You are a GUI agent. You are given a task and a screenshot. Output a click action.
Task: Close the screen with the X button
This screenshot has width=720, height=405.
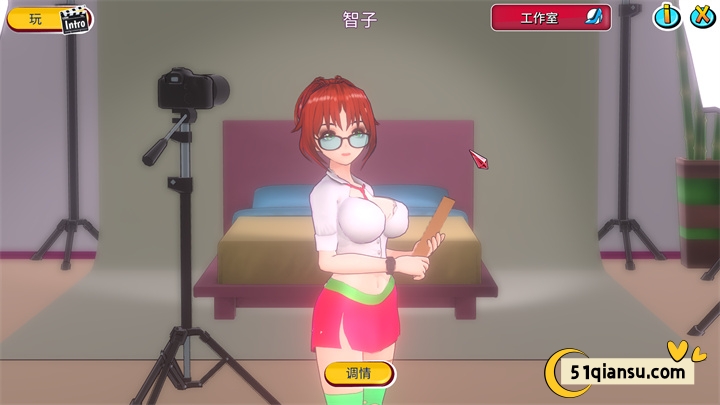click(x=700, y=17)
